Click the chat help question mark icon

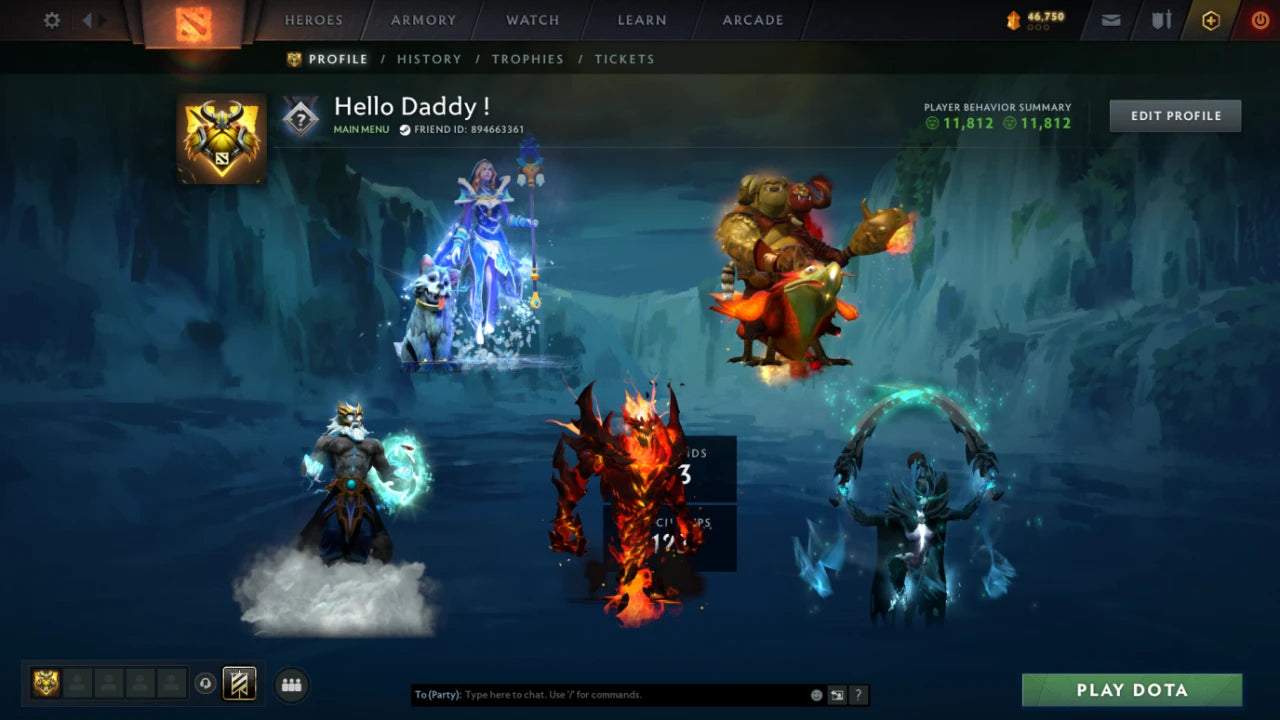858,694
